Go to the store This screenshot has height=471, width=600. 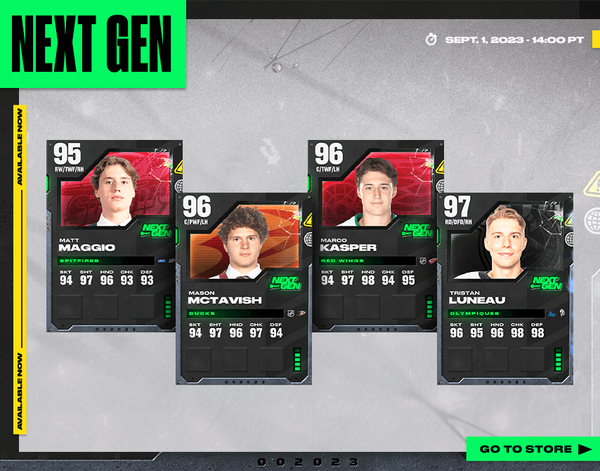point(533,449)
